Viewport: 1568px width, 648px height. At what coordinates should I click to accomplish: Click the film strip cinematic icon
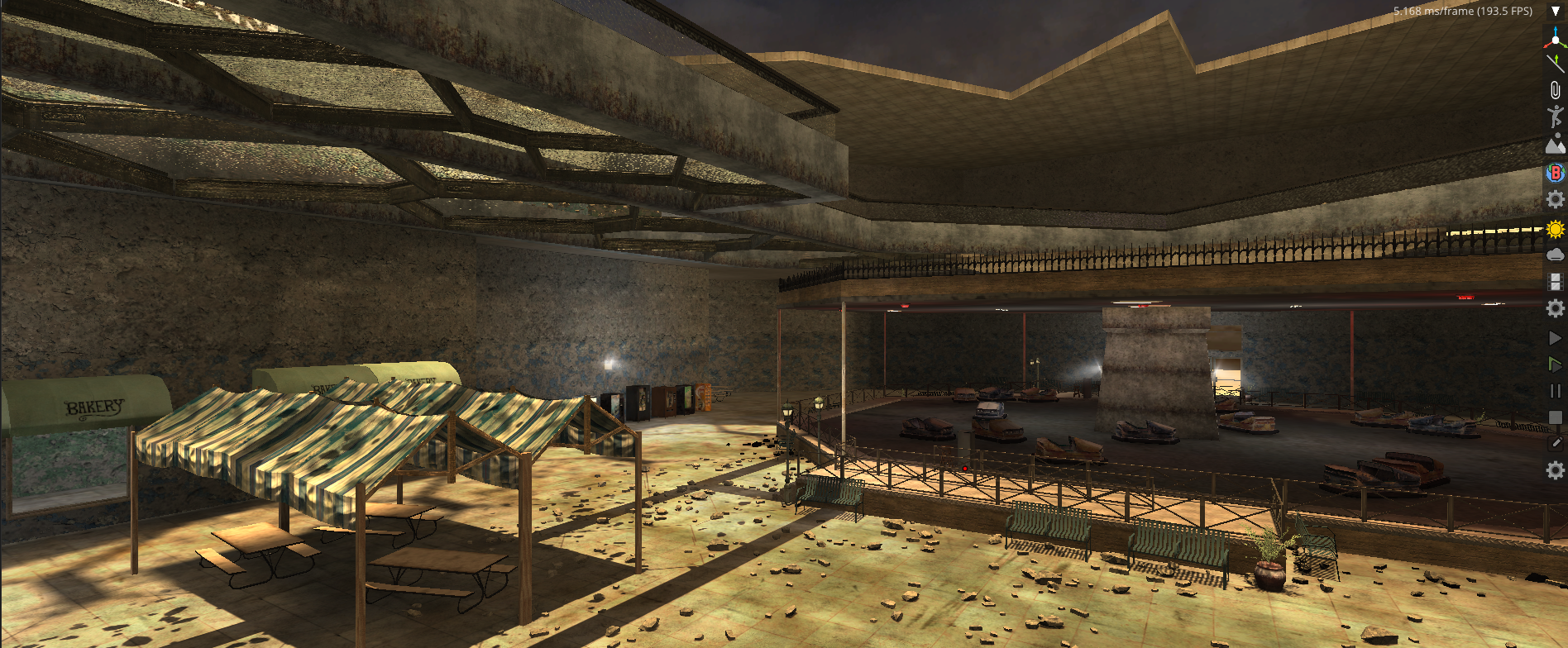point(1555,282)
